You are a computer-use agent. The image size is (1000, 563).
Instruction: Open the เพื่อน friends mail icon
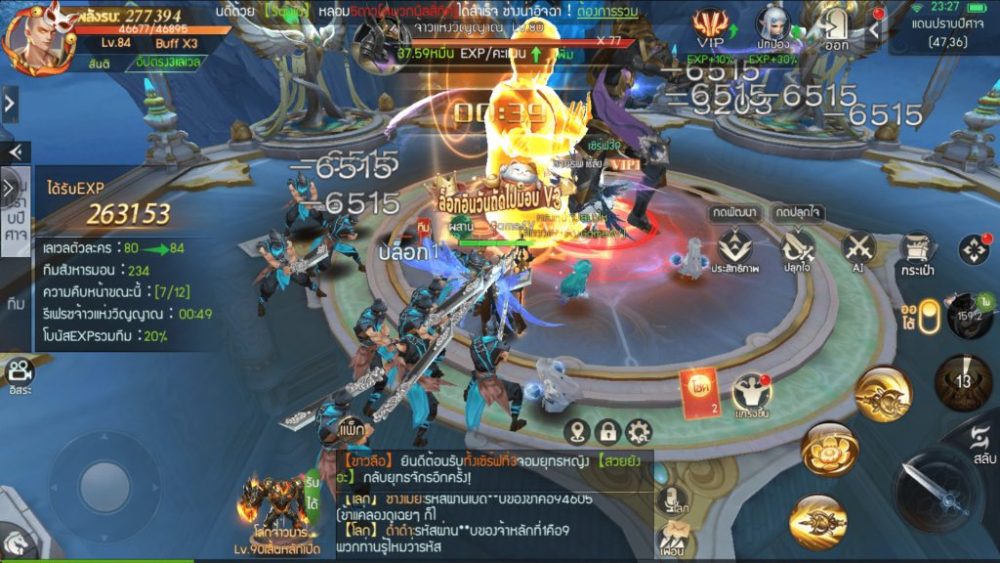pos(672,540)
